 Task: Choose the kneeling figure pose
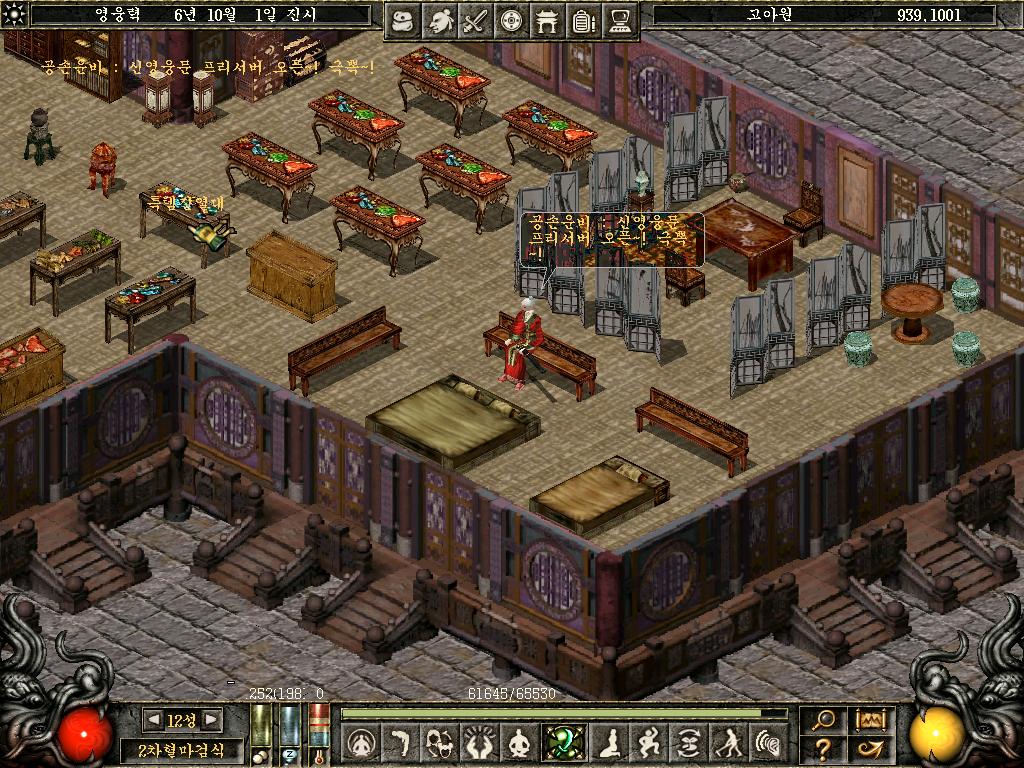coord(608,743)
